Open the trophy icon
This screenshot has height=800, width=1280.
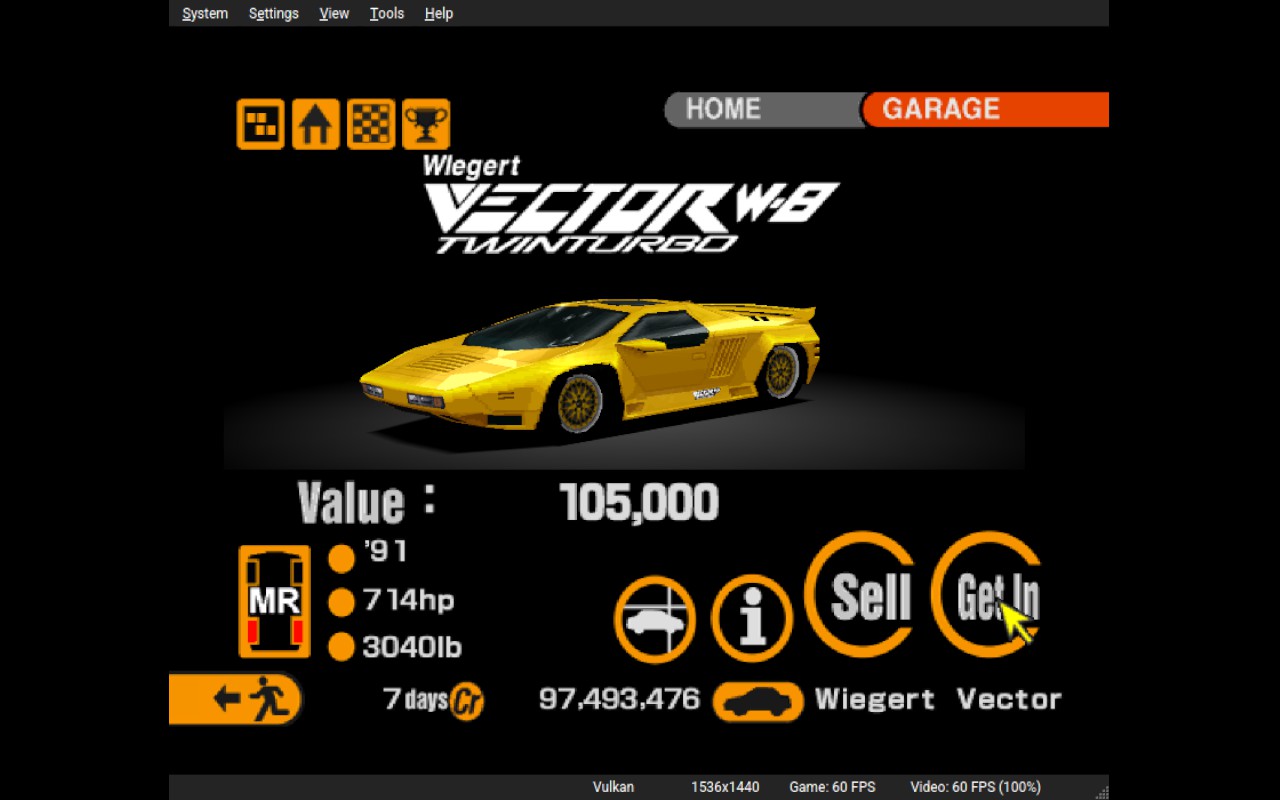point(426,125)
